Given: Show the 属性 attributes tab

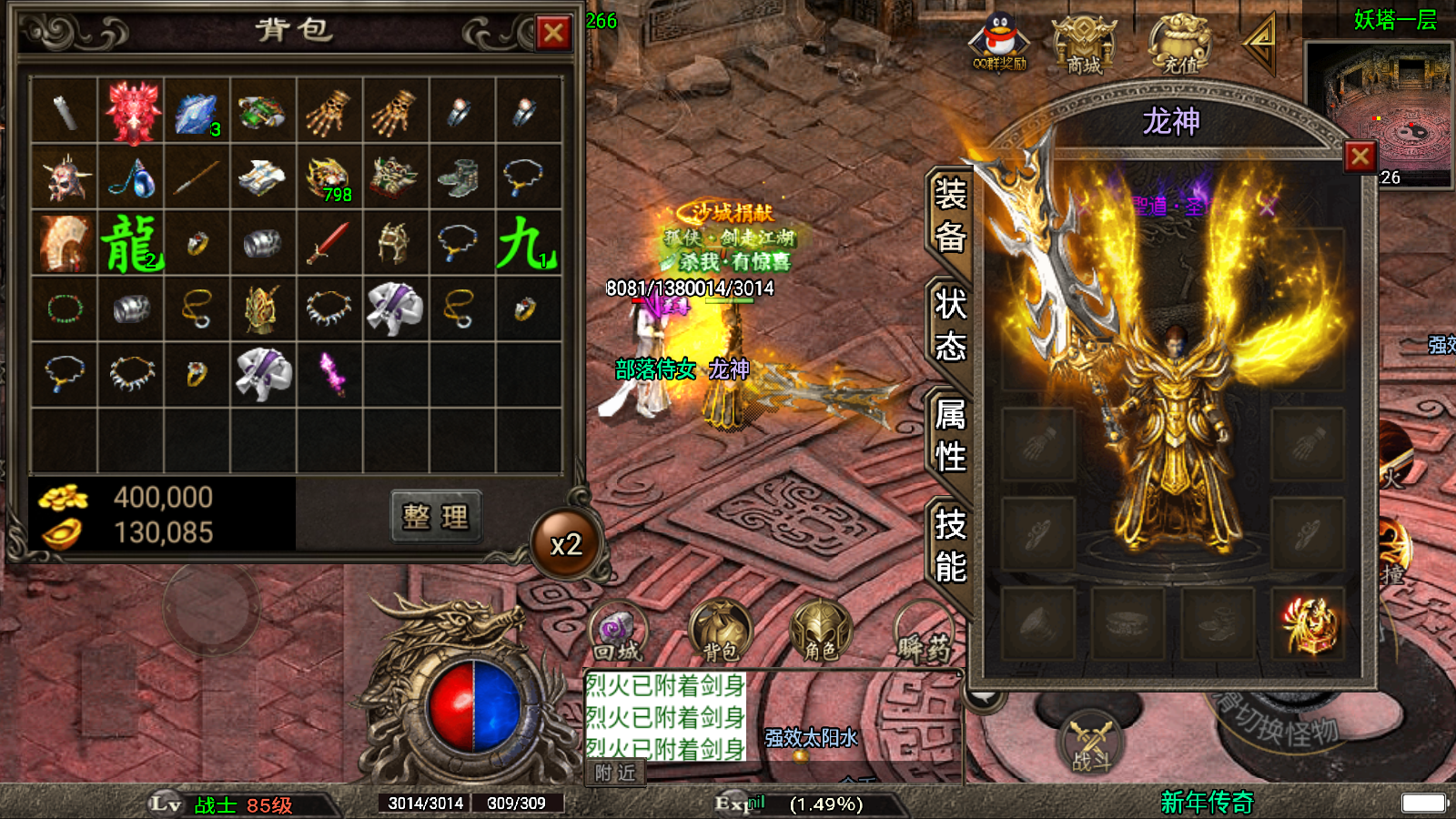Looking at the screenshot, I should (950, 435).
